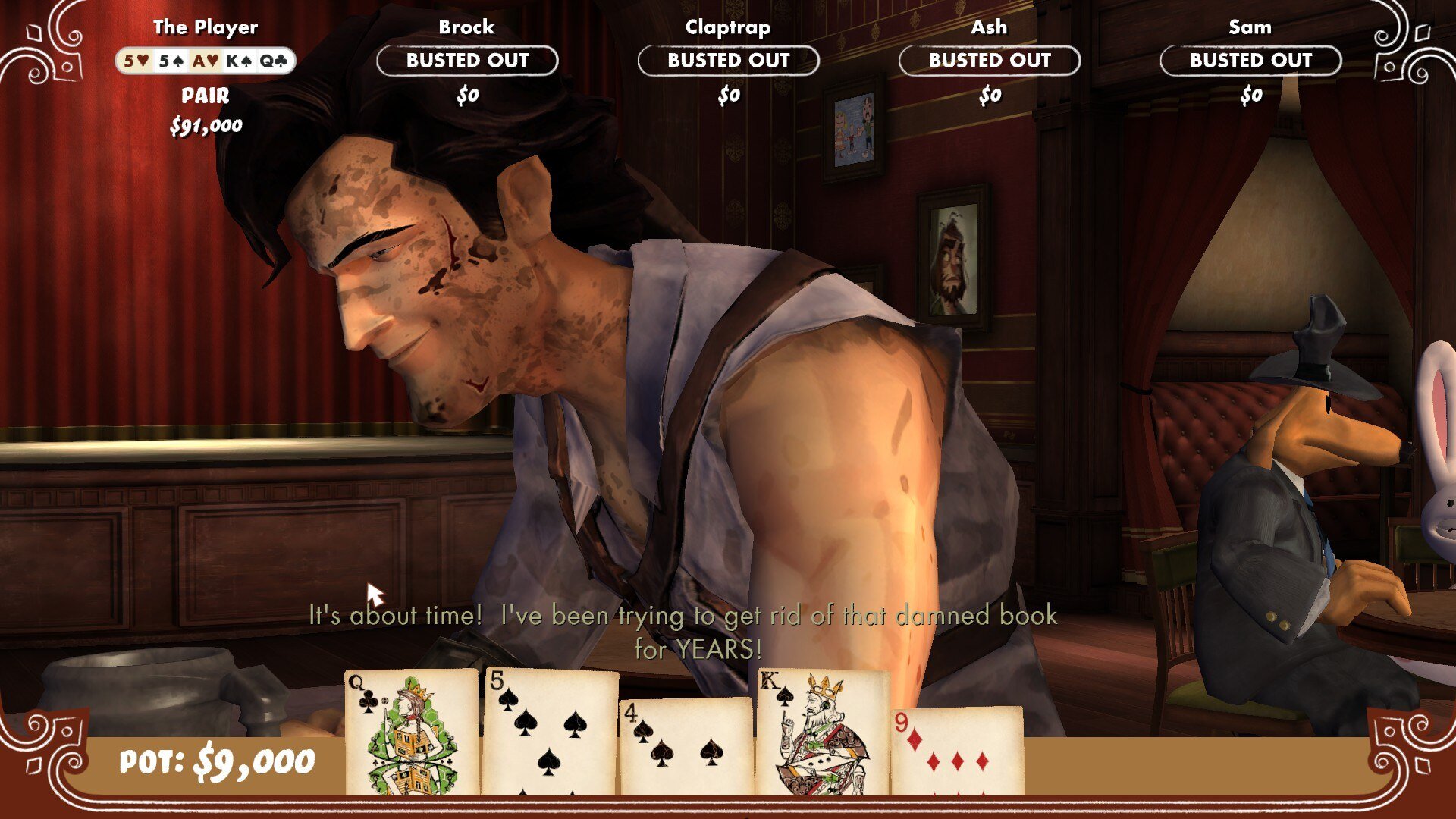The image size is (1456, 819).
Task: Choose the Four of Spades community card
Action: tap(686, 747)
